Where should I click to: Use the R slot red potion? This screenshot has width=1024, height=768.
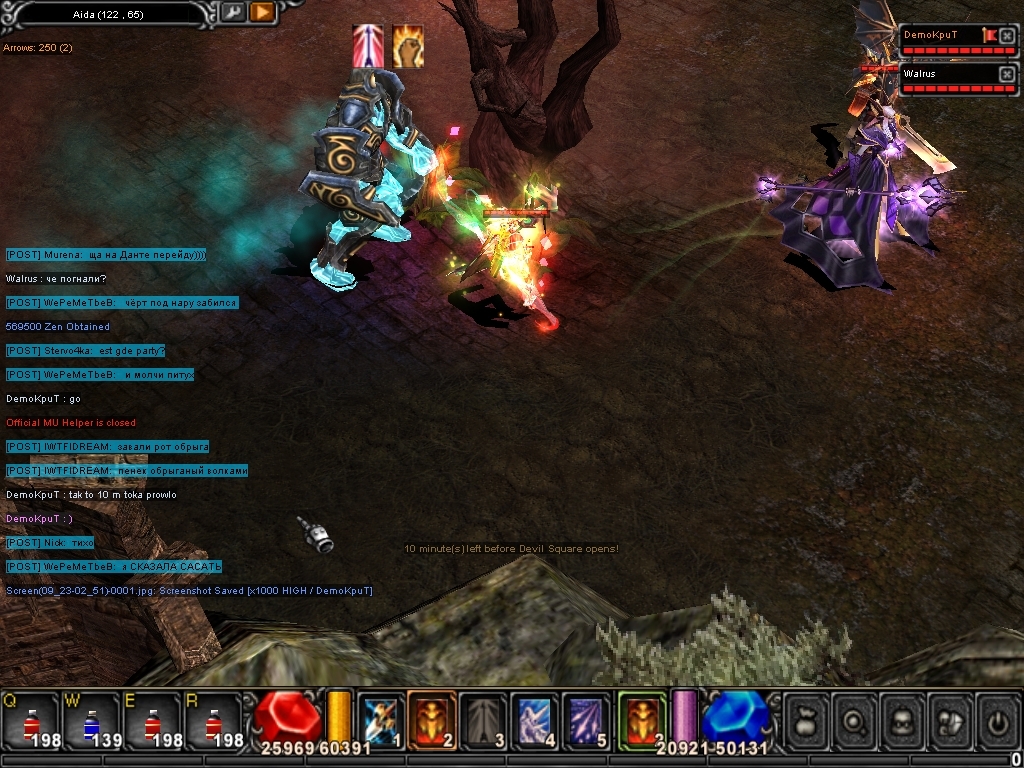click(211, 722)
